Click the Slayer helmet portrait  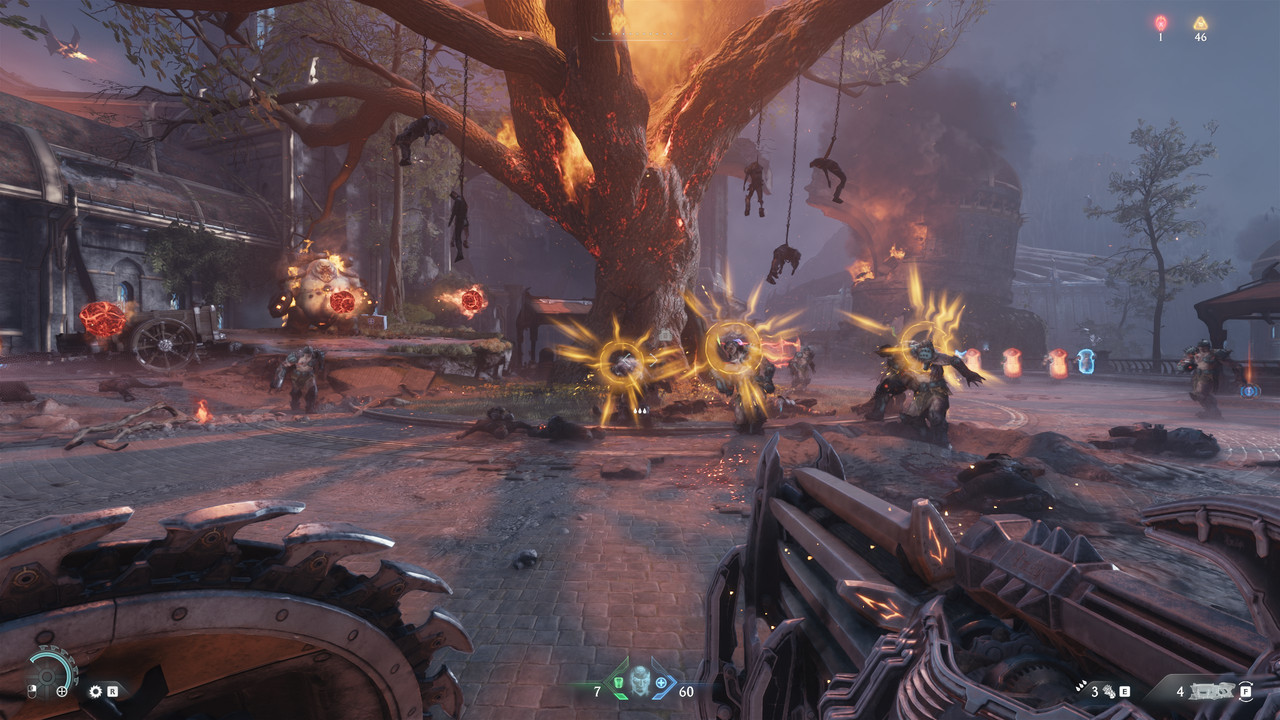[638, 682]
